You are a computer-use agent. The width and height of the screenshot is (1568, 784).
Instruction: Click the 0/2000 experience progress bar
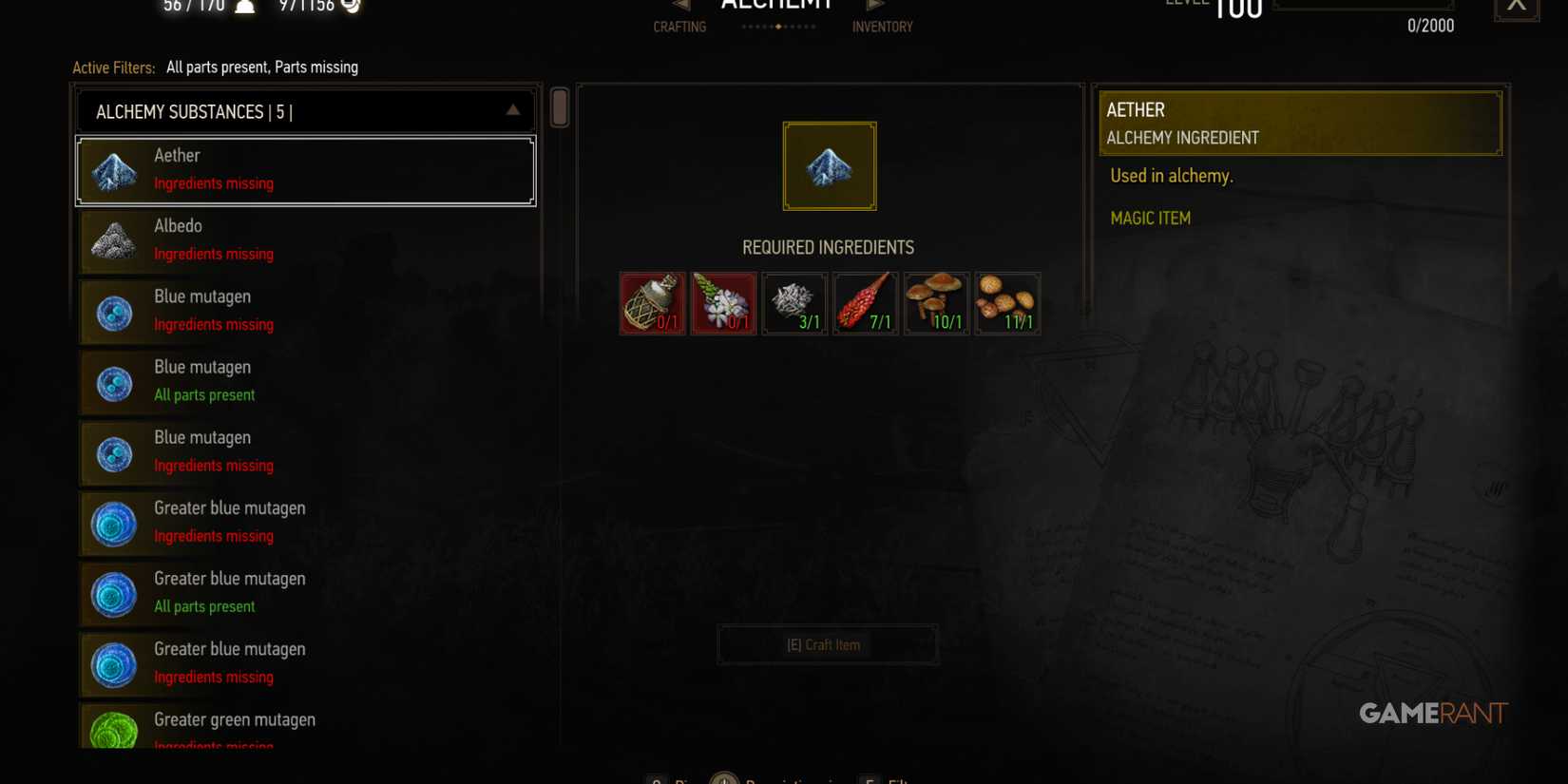point(1363,5)
